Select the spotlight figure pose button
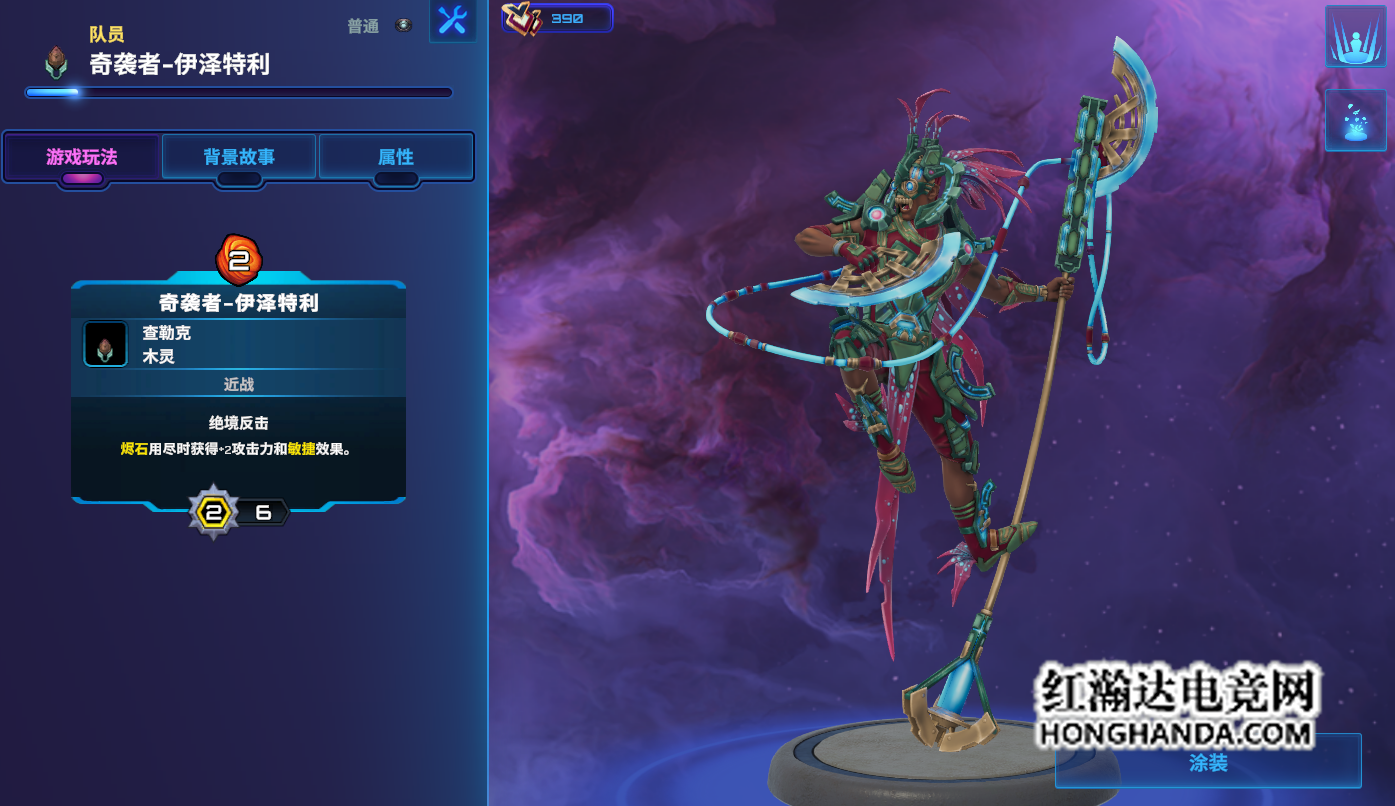 [x=1355, y=37]
